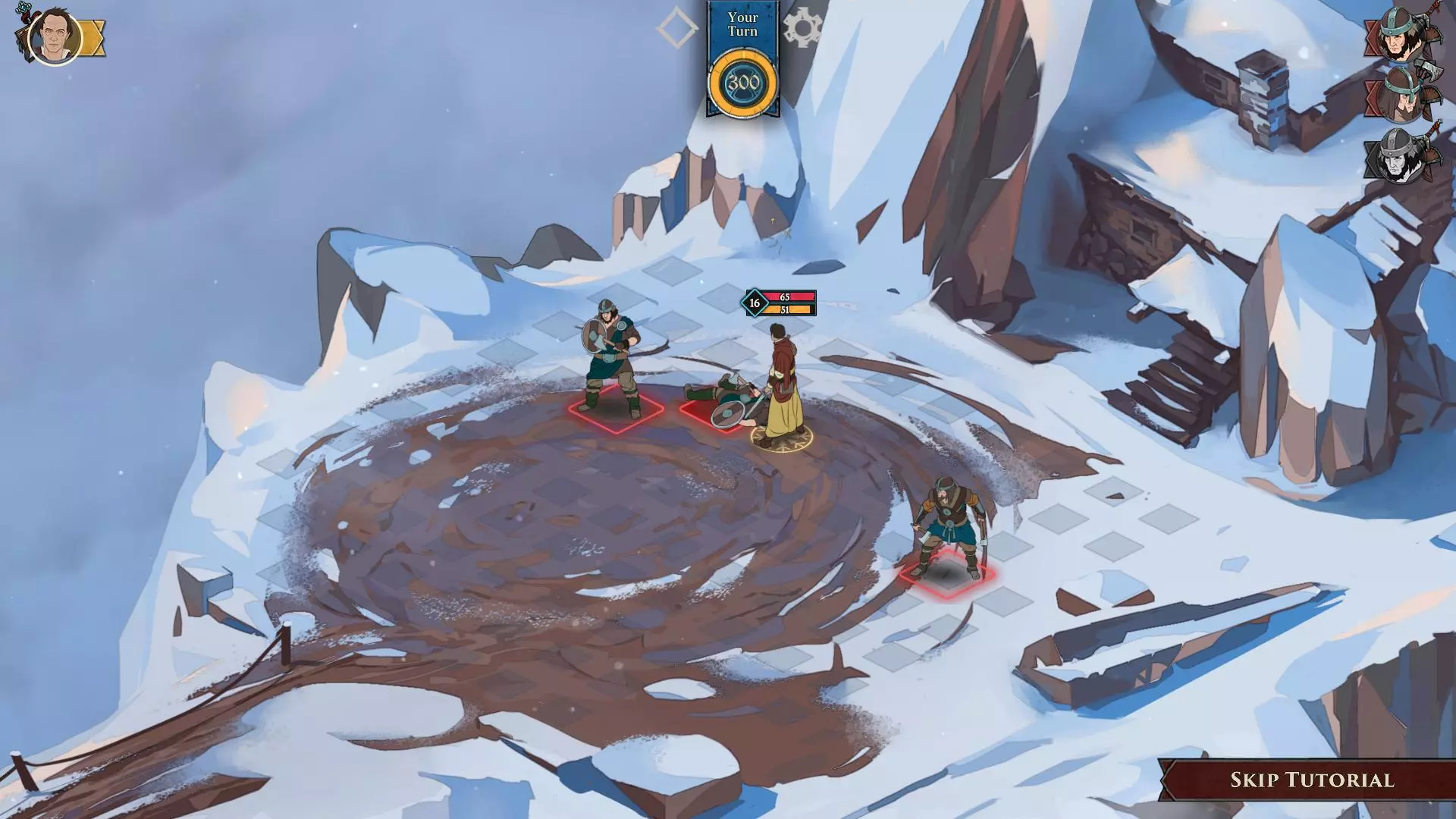Target the dual-blade enemy on red tile
This screenshot has width=1456, height=819.
946,527
